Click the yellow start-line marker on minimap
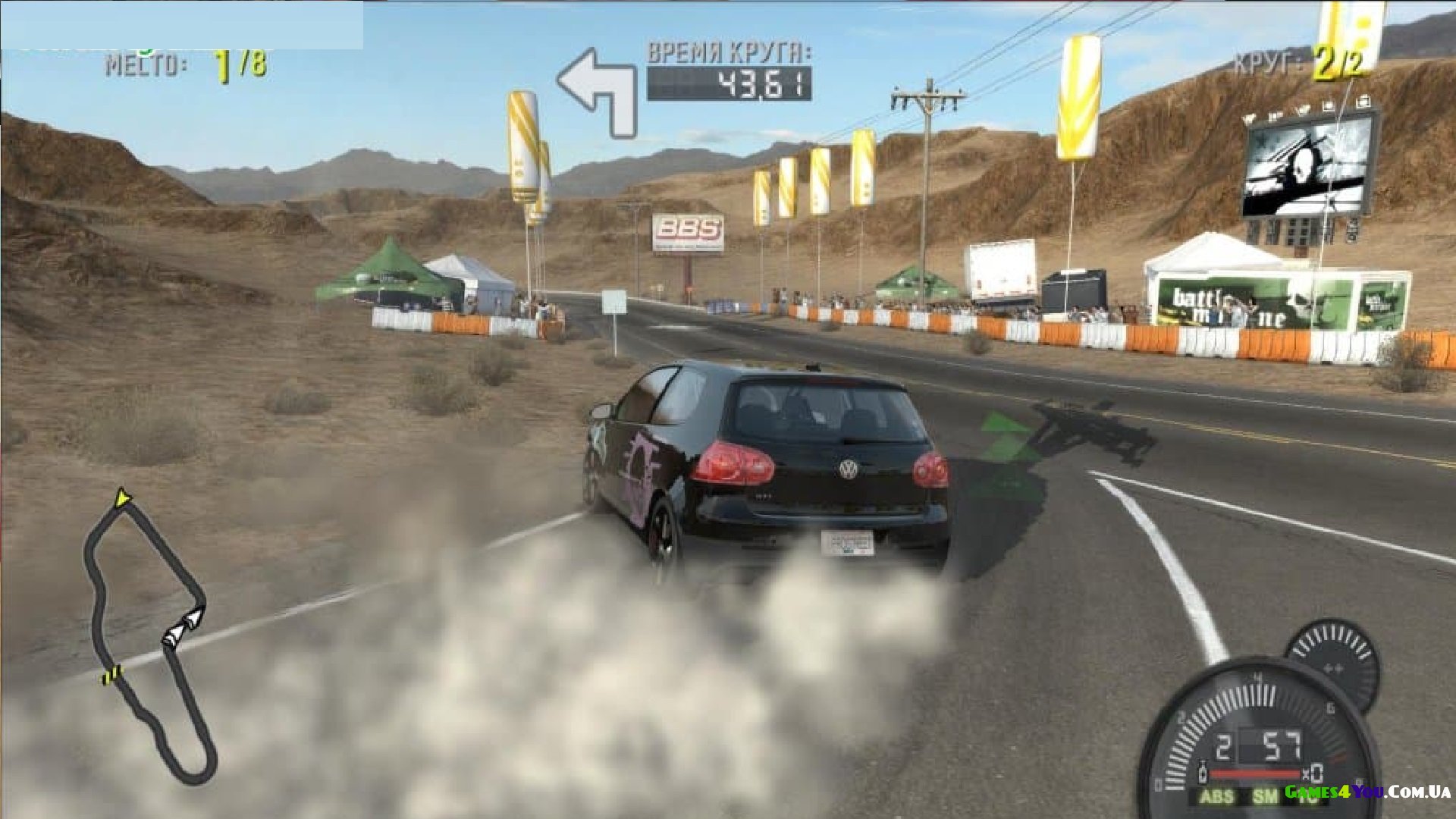This screenshot has width=1456, height=819. 112,673
